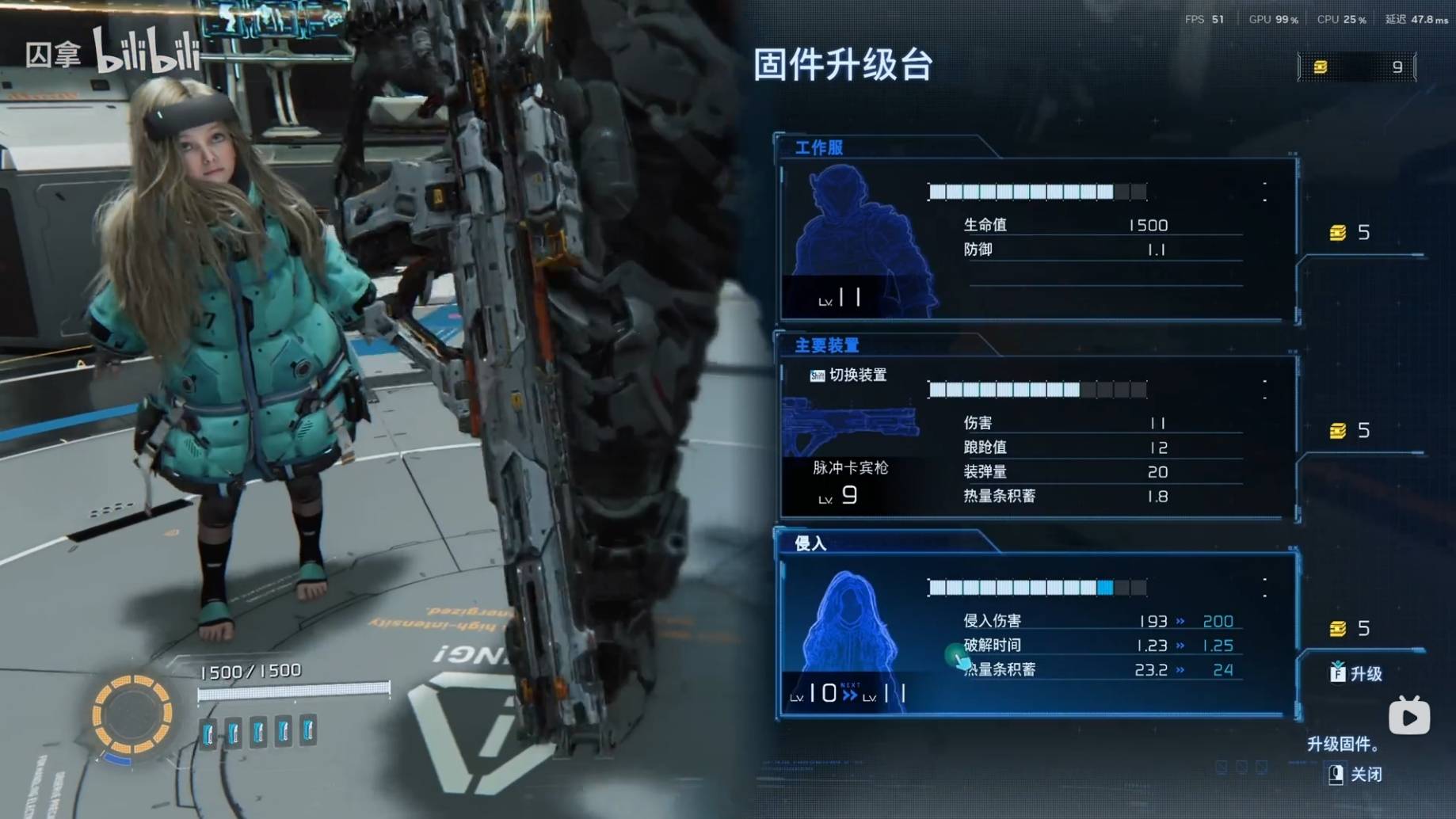Click the bilibili TV play icon
The height and width of the screenshot is (819, 1456).
click(x=1408, y=716)
